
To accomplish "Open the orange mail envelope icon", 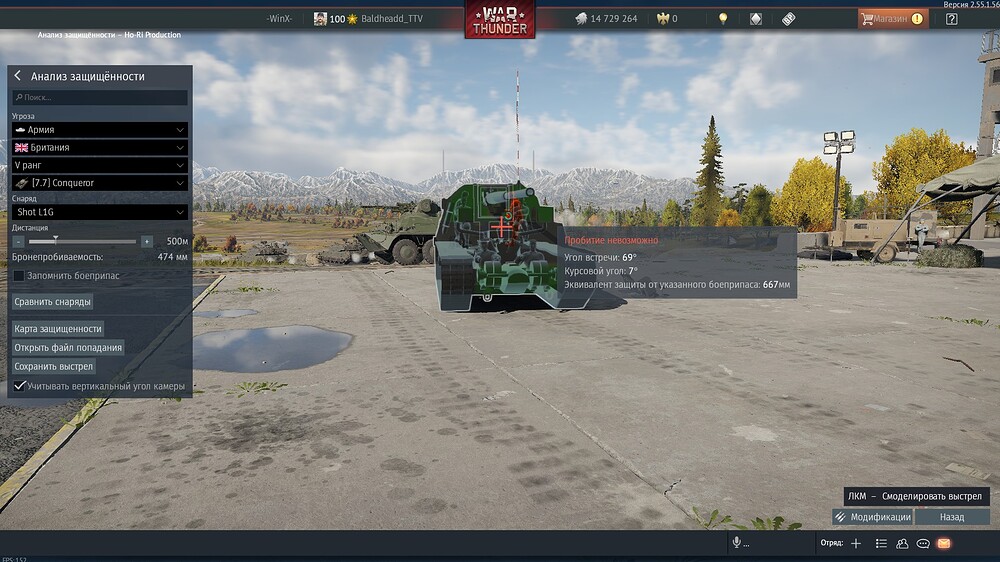I will [943, 543].
